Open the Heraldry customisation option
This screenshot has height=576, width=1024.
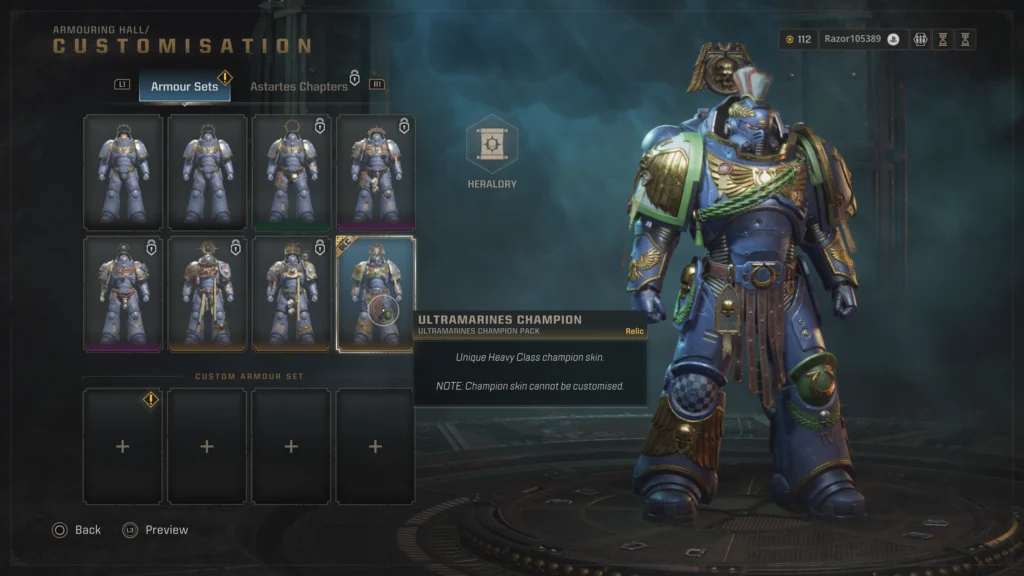click(492, 146)
